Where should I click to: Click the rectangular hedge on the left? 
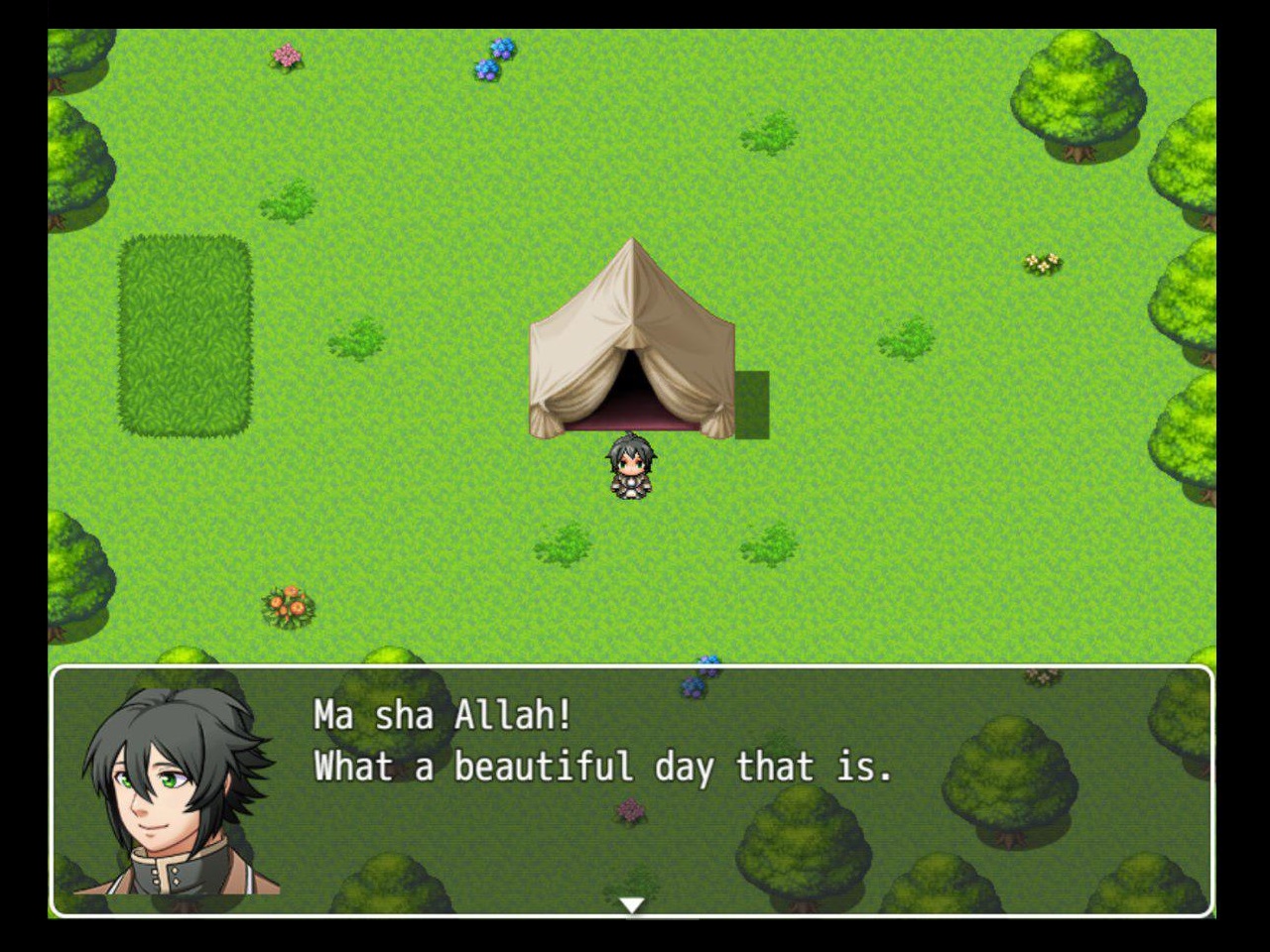[185, 335]
